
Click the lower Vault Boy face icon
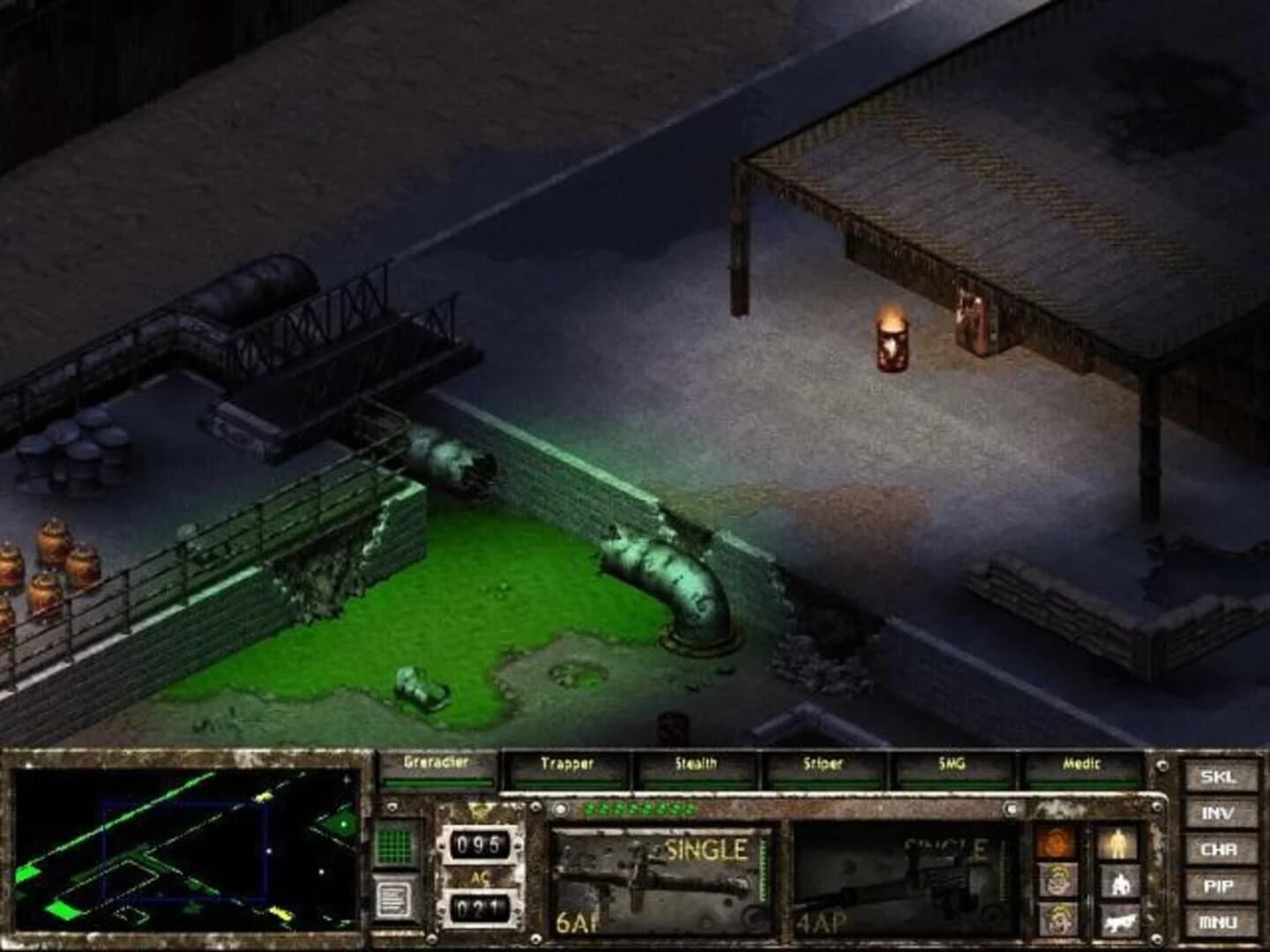click(x=1058, y=921)
